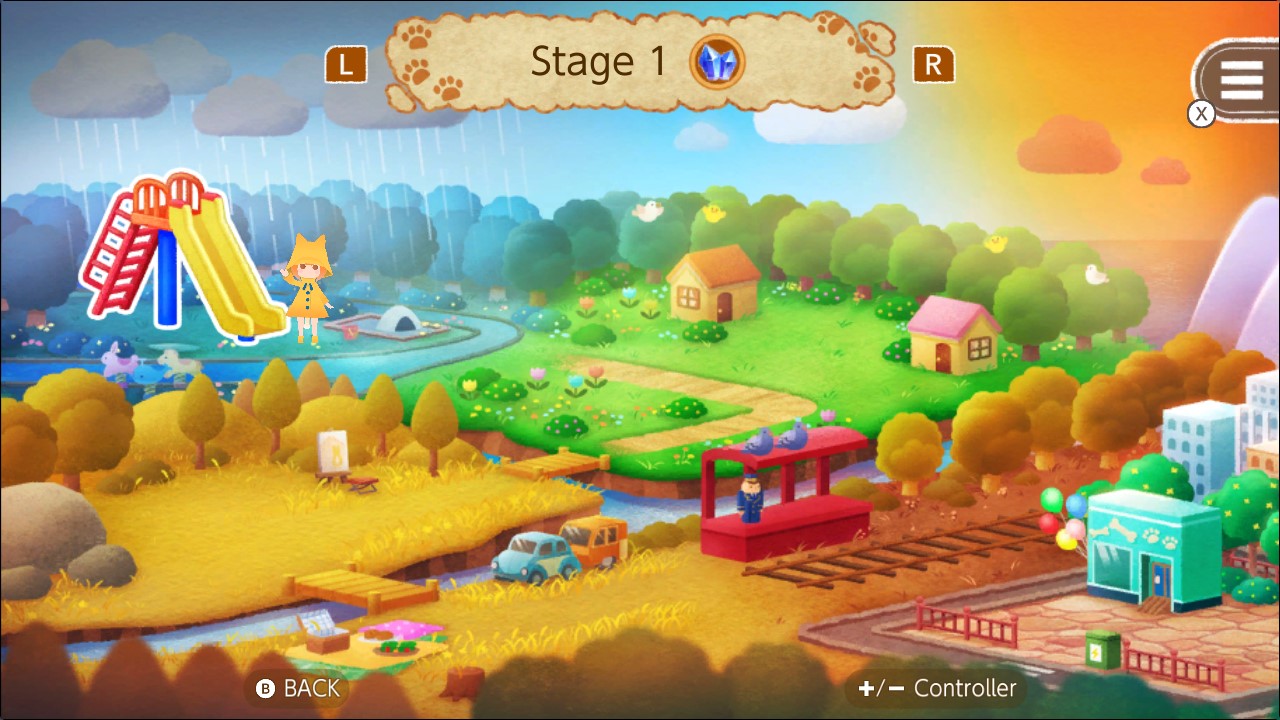Switch stages using the R navigation prompt
Screen dimensions: 1280x720
933,62
